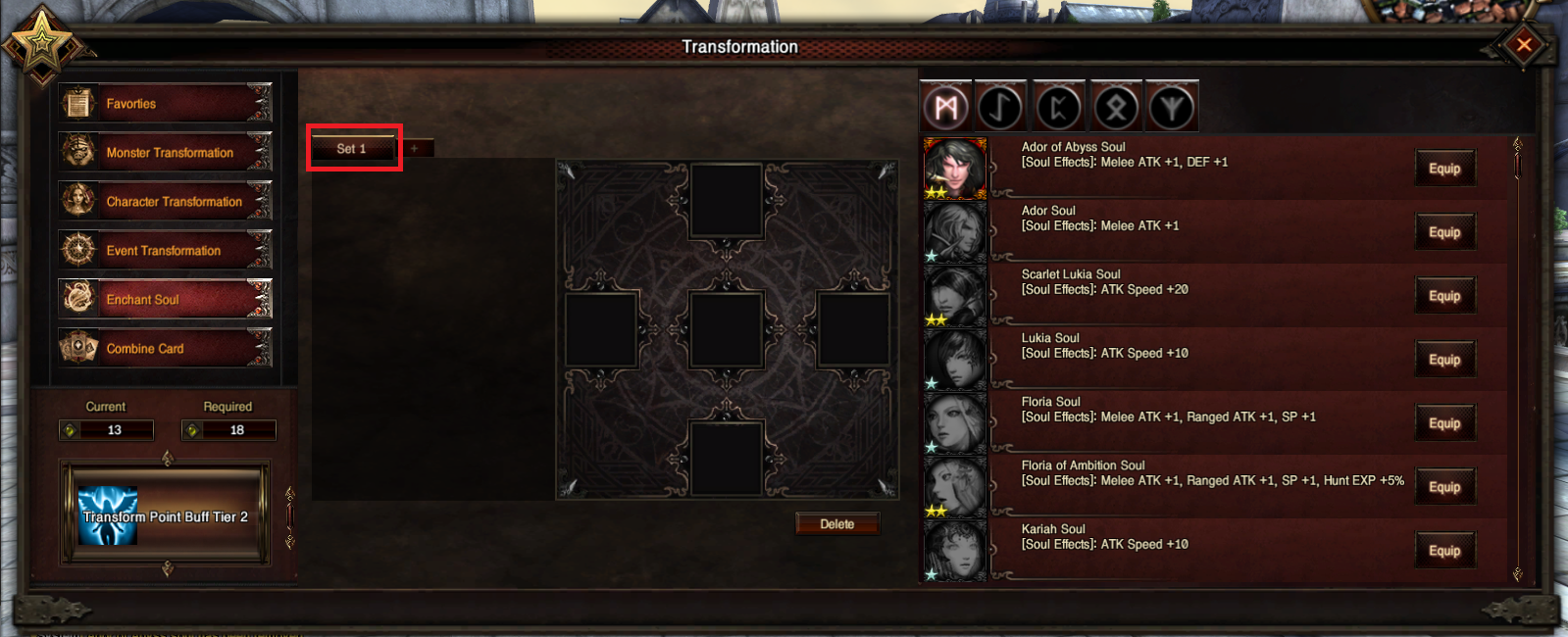Equip the Ador of Abyss Soul

click(x=1443, y=169)
